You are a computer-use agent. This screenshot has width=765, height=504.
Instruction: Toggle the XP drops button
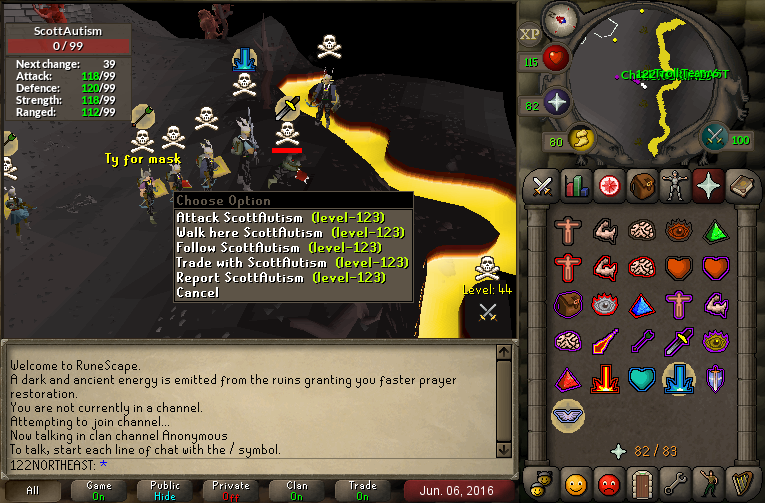point(529,35)
